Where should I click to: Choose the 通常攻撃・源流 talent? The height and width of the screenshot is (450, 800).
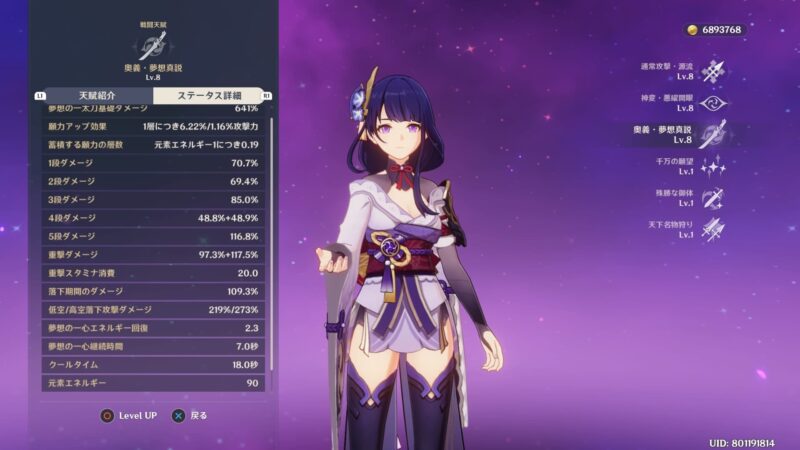(712, 71)
